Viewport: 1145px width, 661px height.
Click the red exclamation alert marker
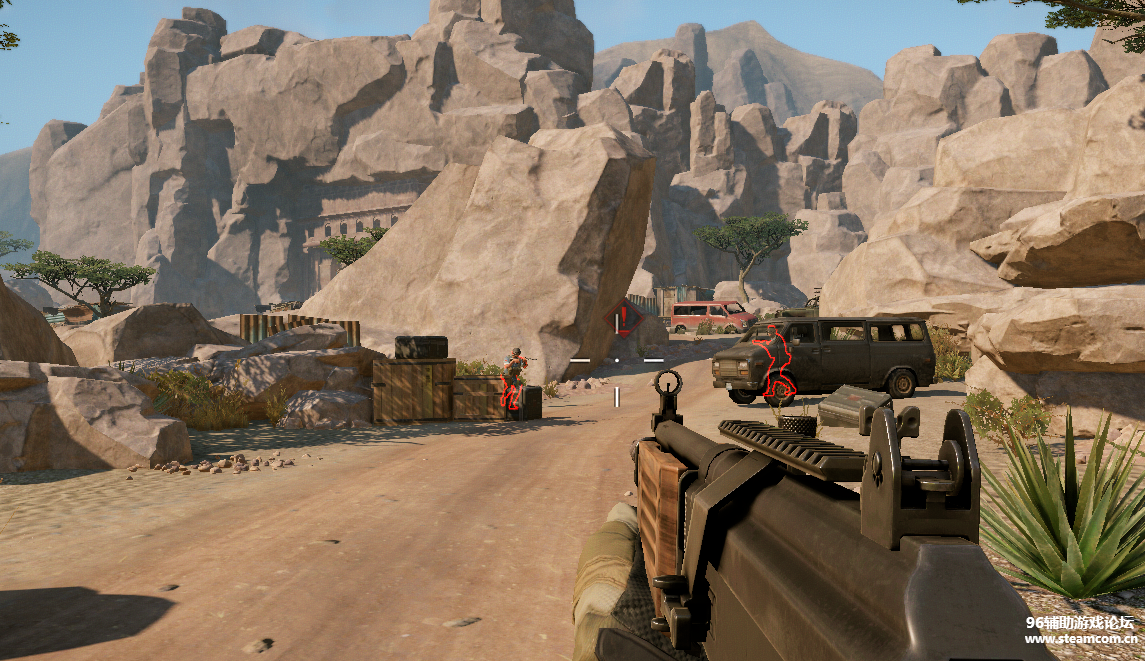pyautogui.click(x=622, y=319)
